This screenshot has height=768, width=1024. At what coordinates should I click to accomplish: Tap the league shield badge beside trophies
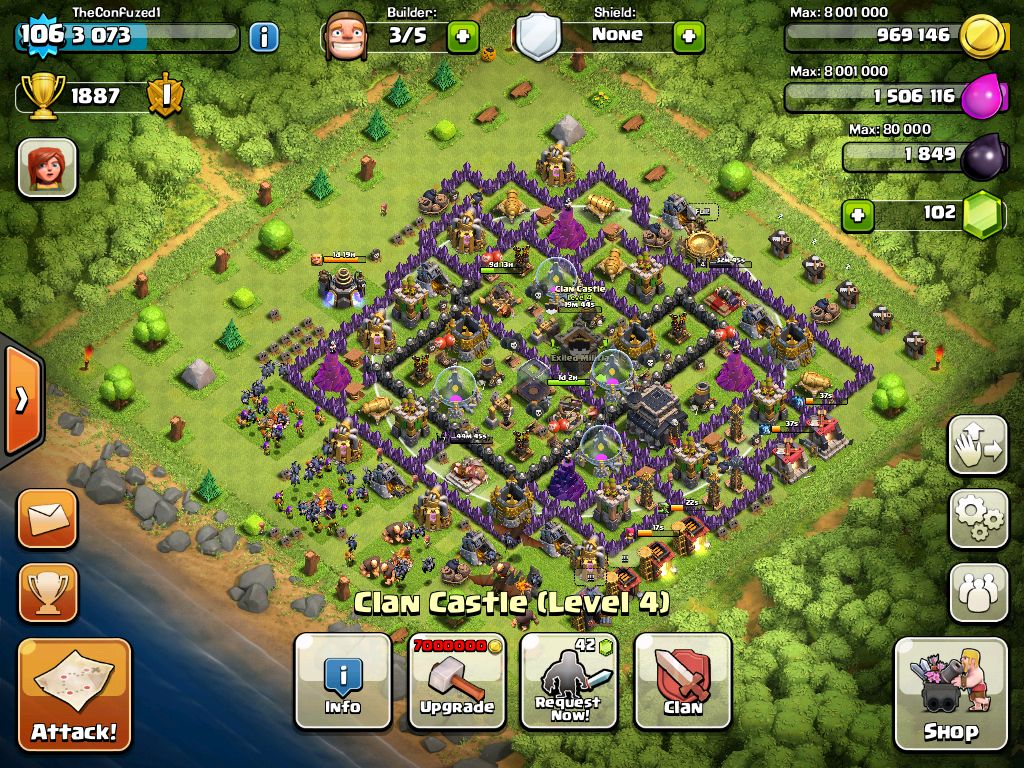[163, 96]
